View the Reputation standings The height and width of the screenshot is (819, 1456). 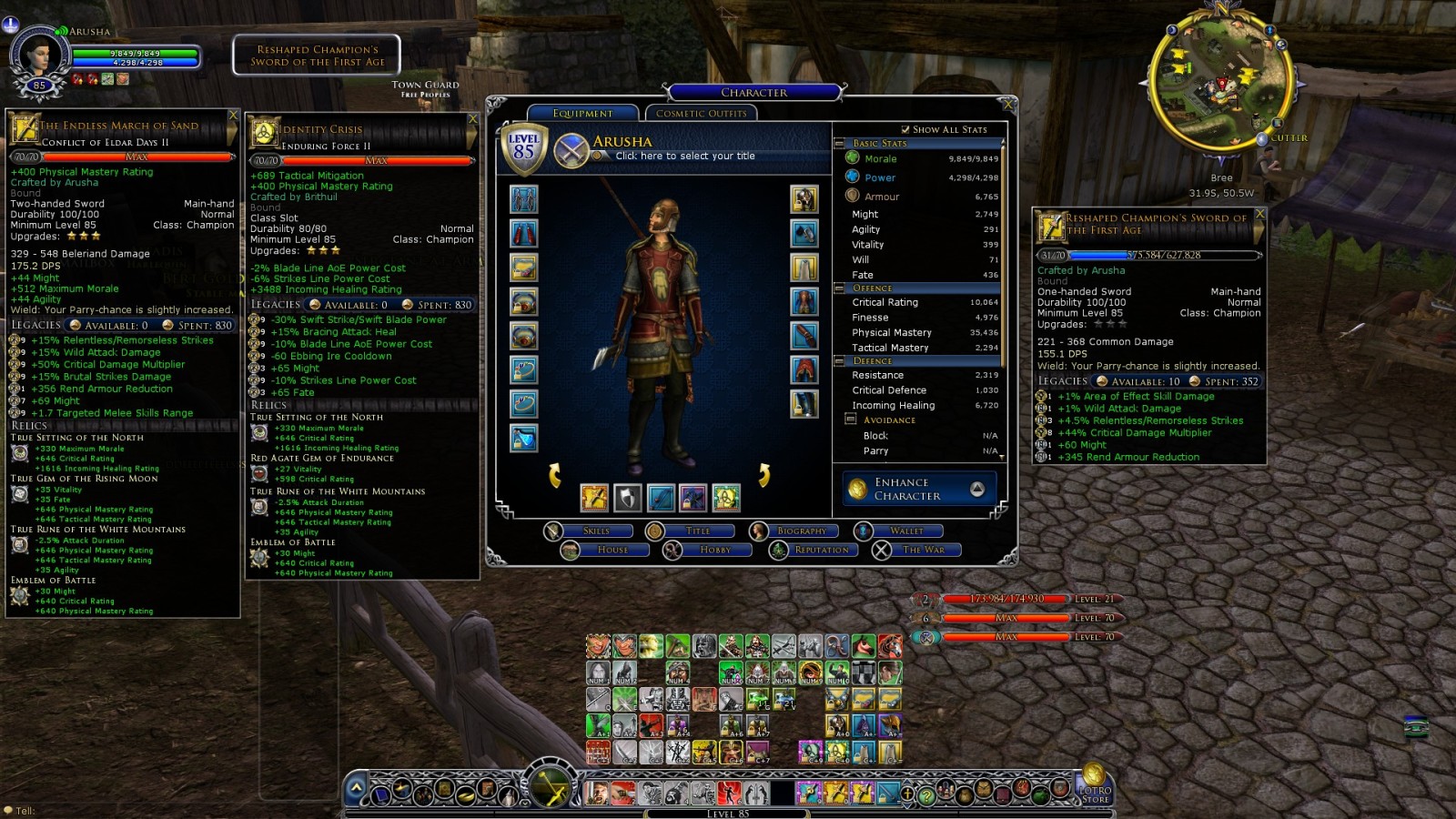click(820, 550)
